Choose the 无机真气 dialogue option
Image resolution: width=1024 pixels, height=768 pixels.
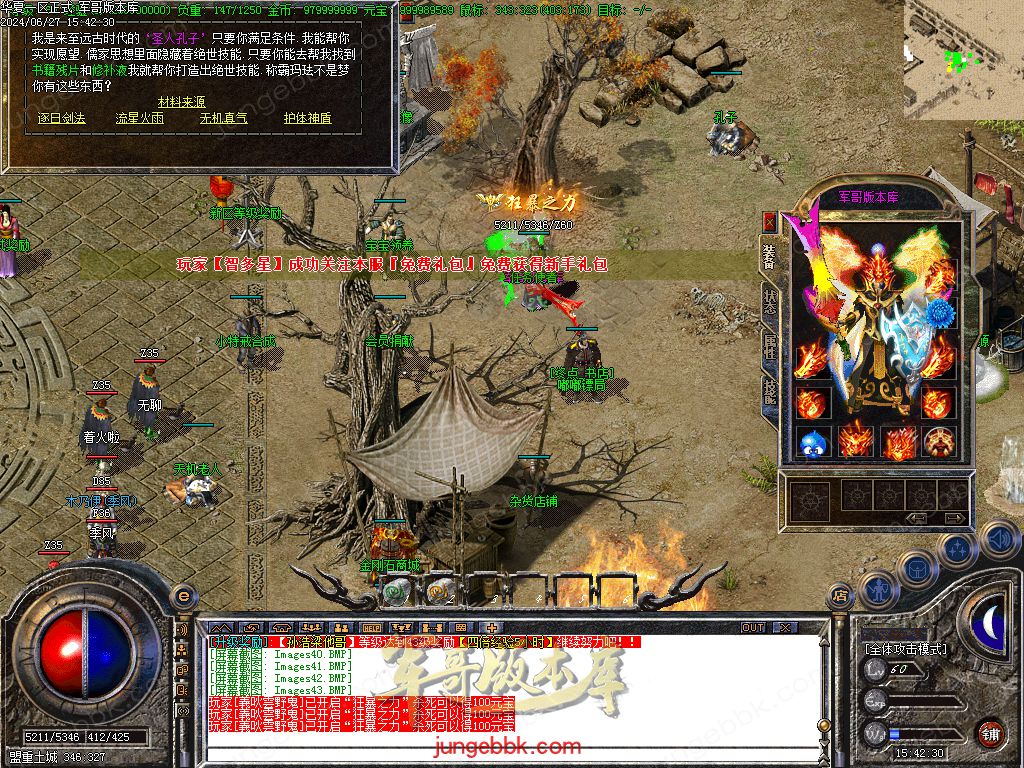[223, 118]
